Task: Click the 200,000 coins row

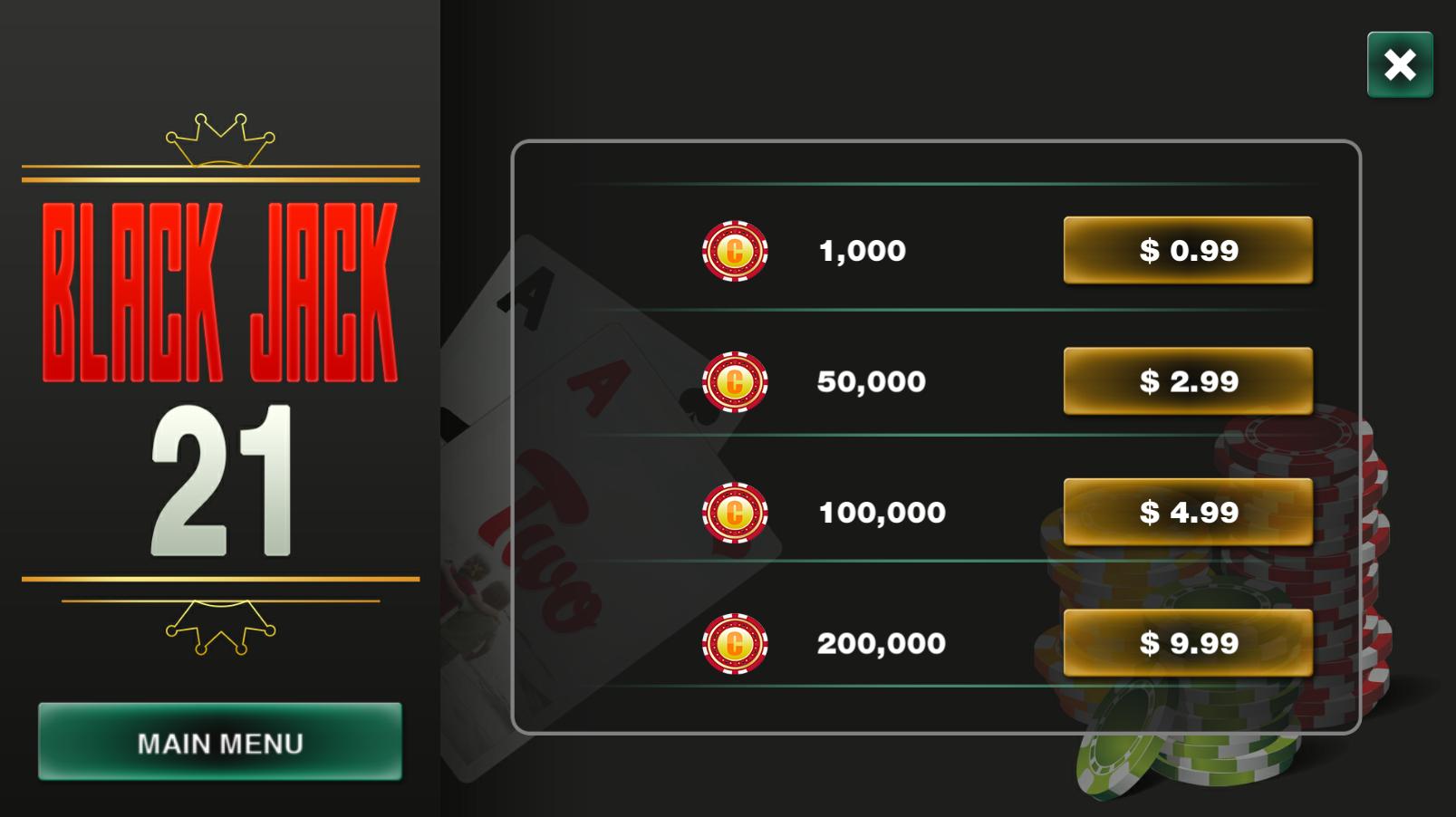Action: (881, 642)
